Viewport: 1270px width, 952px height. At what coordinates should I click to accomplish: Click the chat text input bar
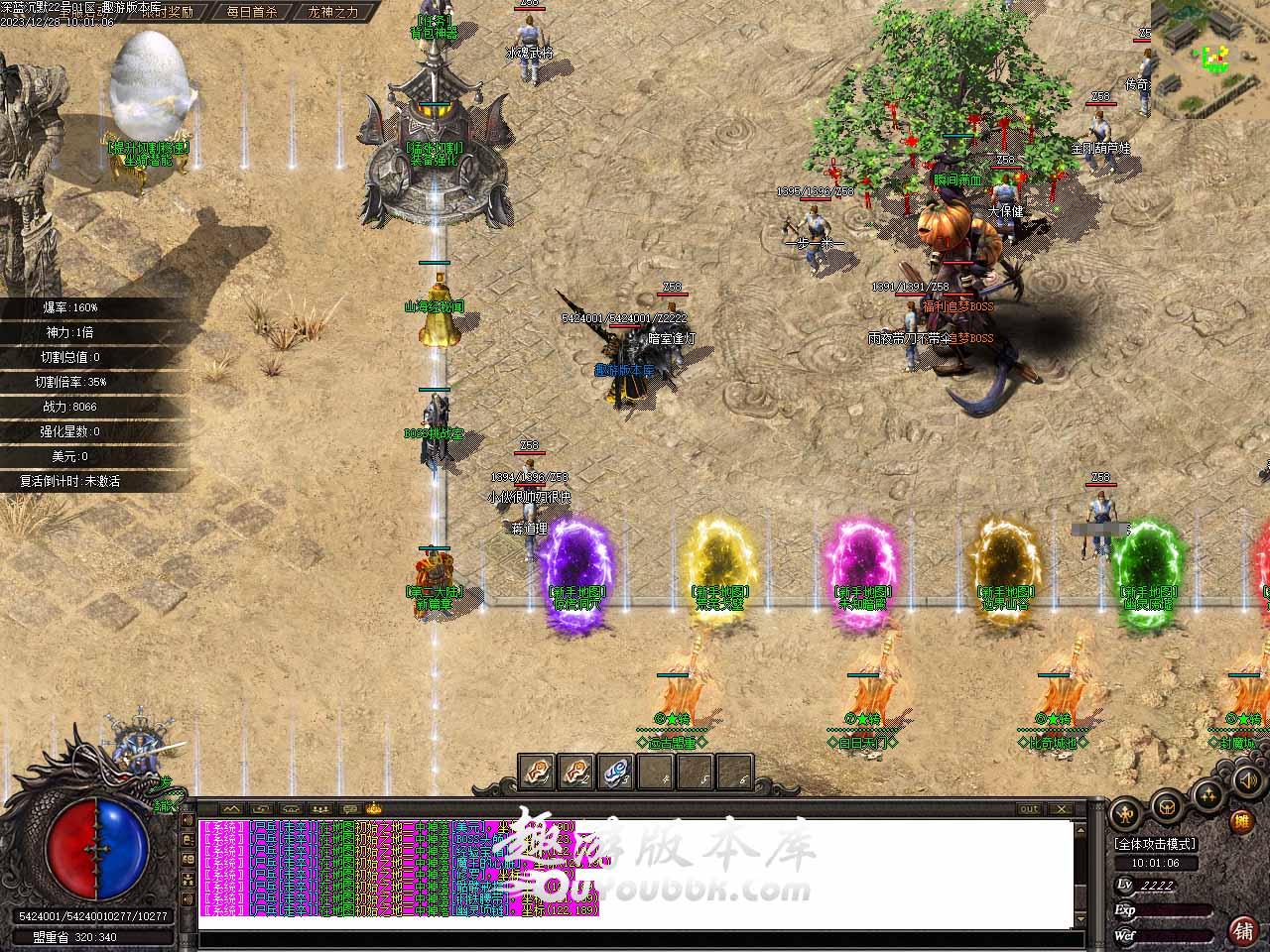tap(635, 938)
